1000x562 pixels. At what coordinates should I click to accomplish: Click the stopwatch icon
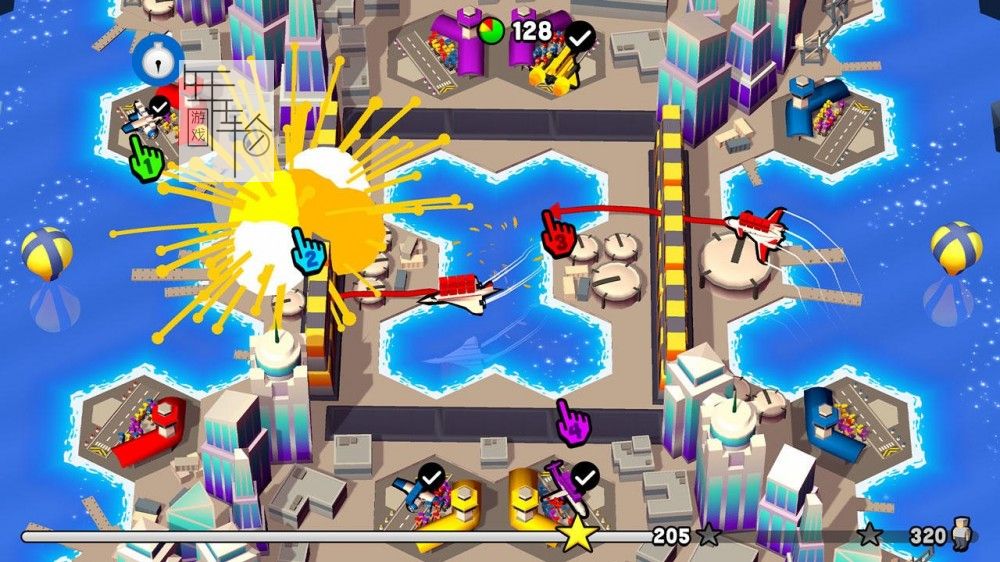click(157, 61)
